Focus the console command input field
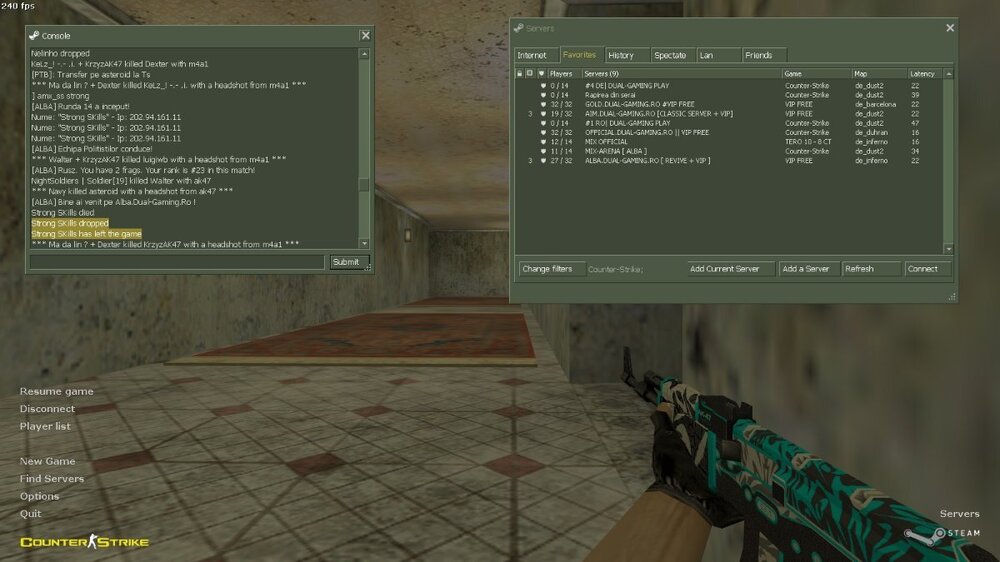The image size is (1000, 562). click(x=177, y=262)
